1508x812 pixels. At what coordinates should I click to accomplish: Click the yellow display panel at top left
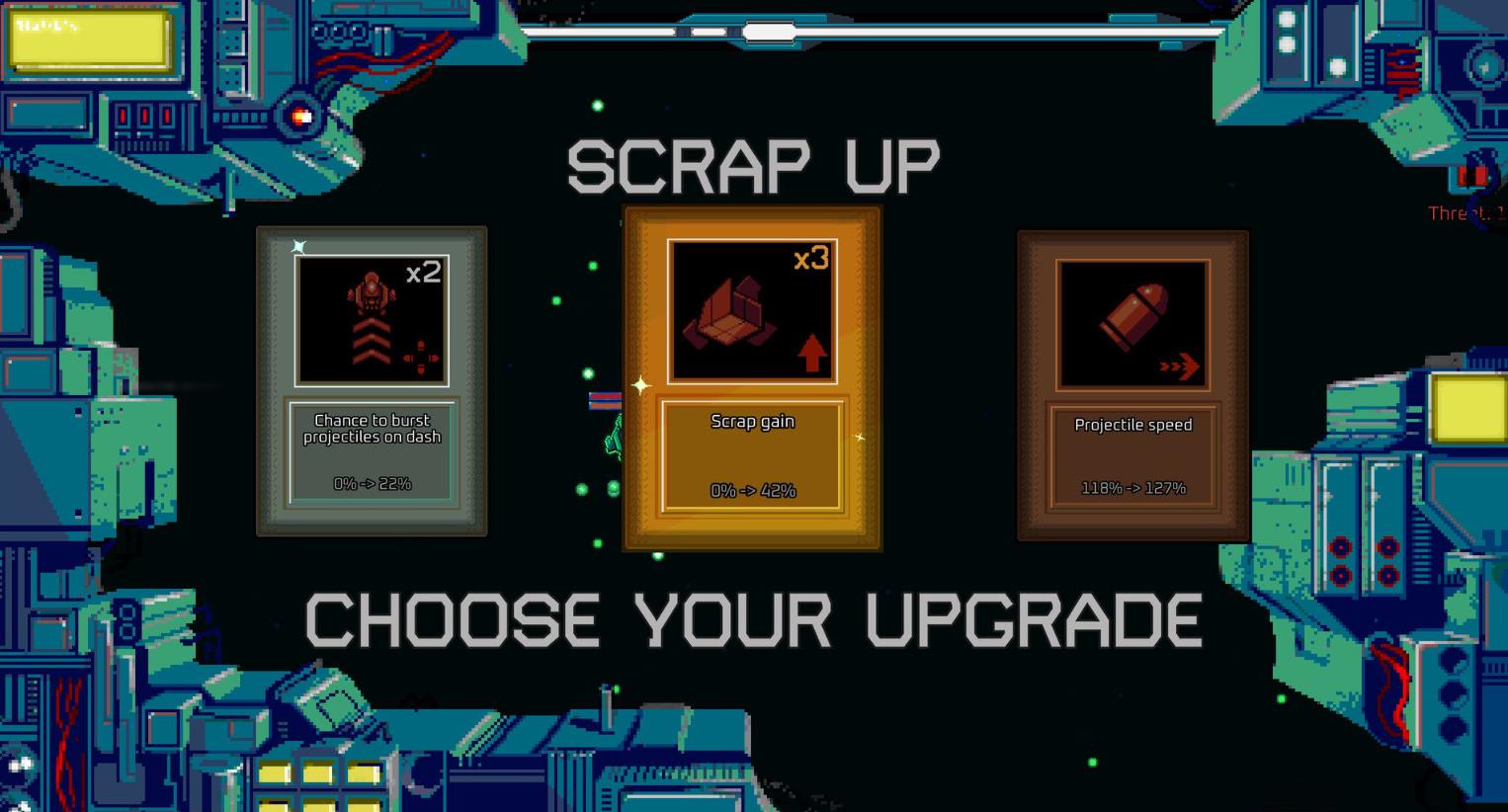coord(87,41)
